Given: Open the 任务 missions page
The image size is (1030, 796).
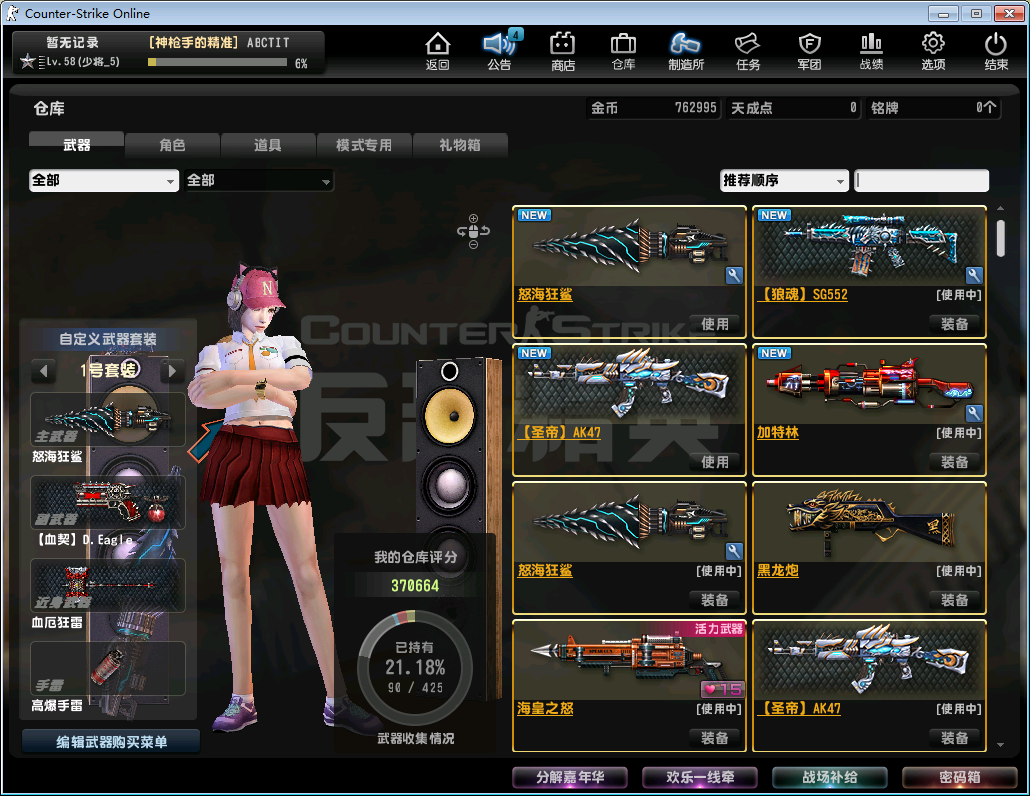Looking at the screenshot, I should pyautogui.click(x=748, y=51).
